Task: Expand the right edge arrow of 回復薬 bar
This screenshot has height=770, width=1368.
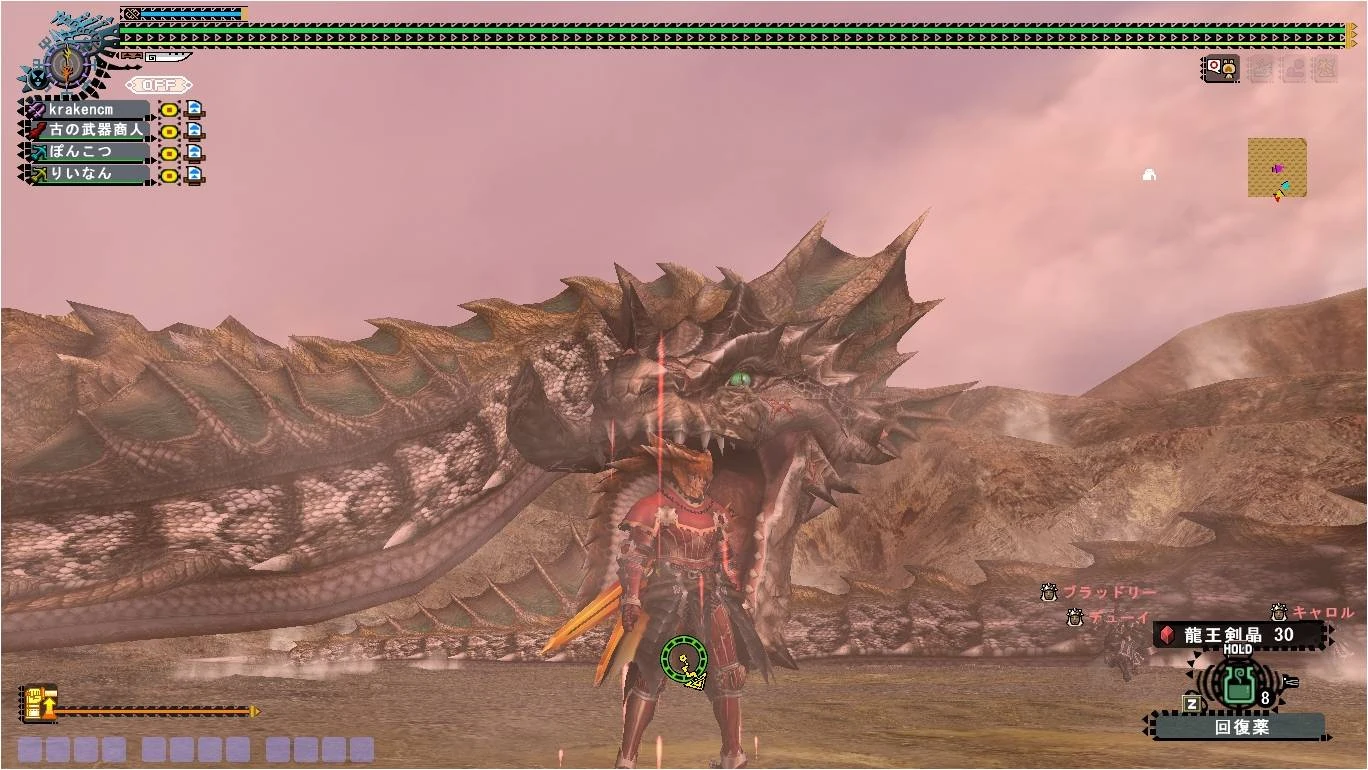Action: pyautogui.click(x=1328, y=738)
